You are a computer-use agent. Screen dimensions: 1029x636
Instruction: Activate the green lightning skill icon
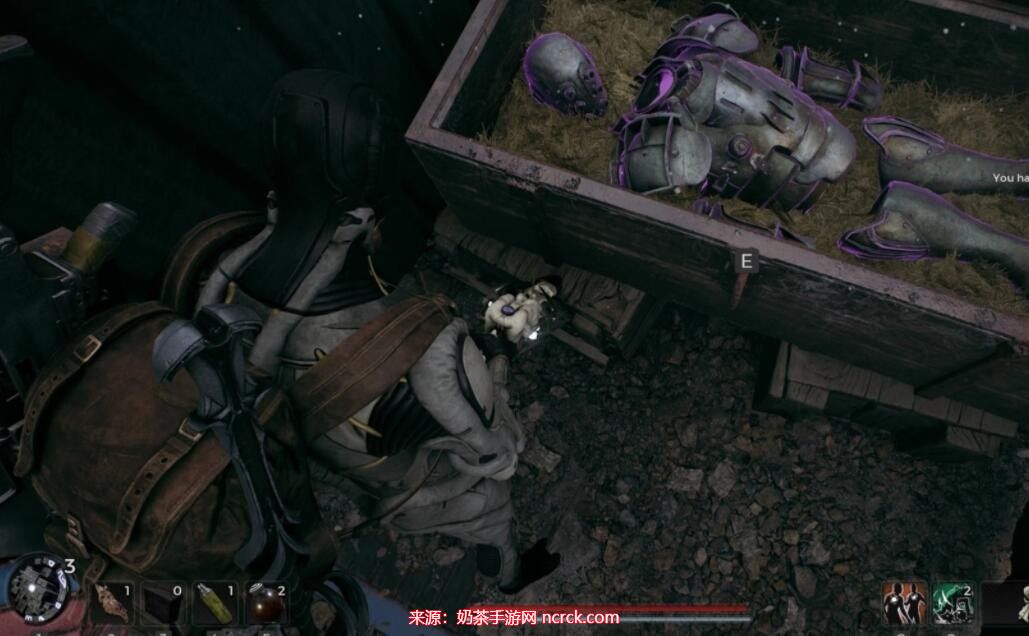point(953,603)
